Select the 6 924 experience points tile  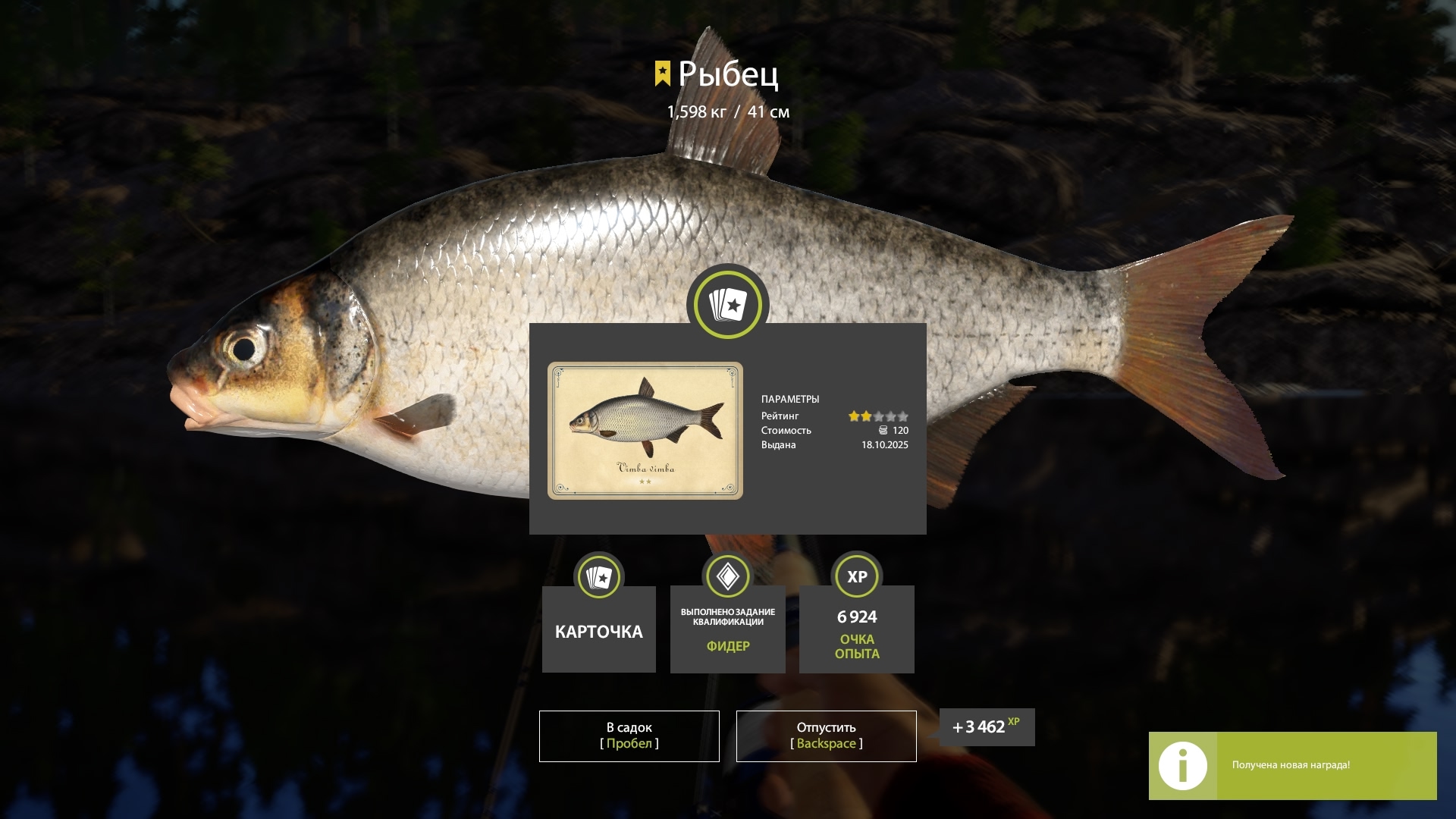(x=856, y=629)
